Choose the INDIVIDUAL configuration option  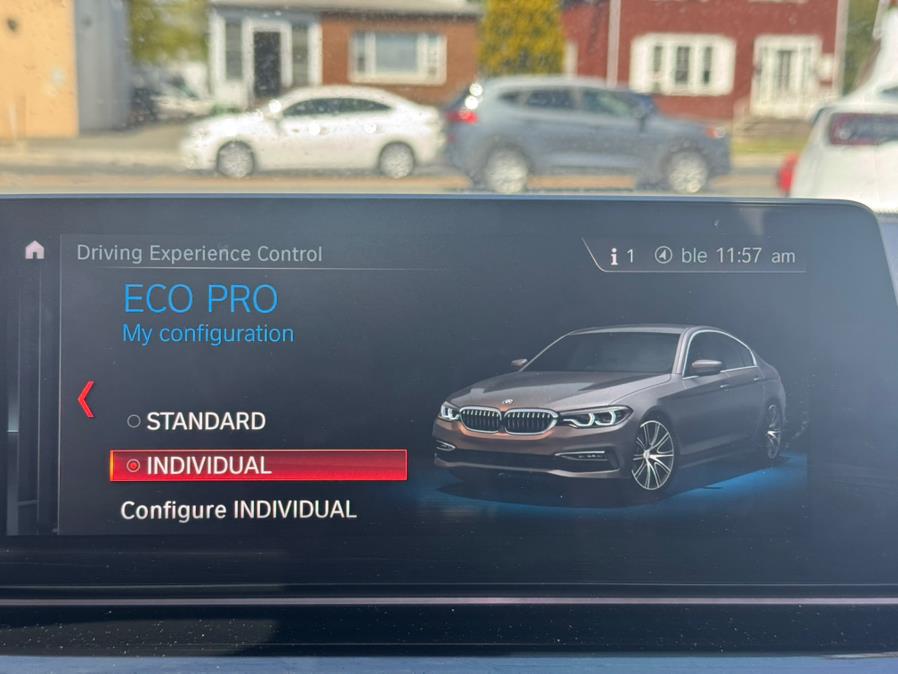(257, 465)
